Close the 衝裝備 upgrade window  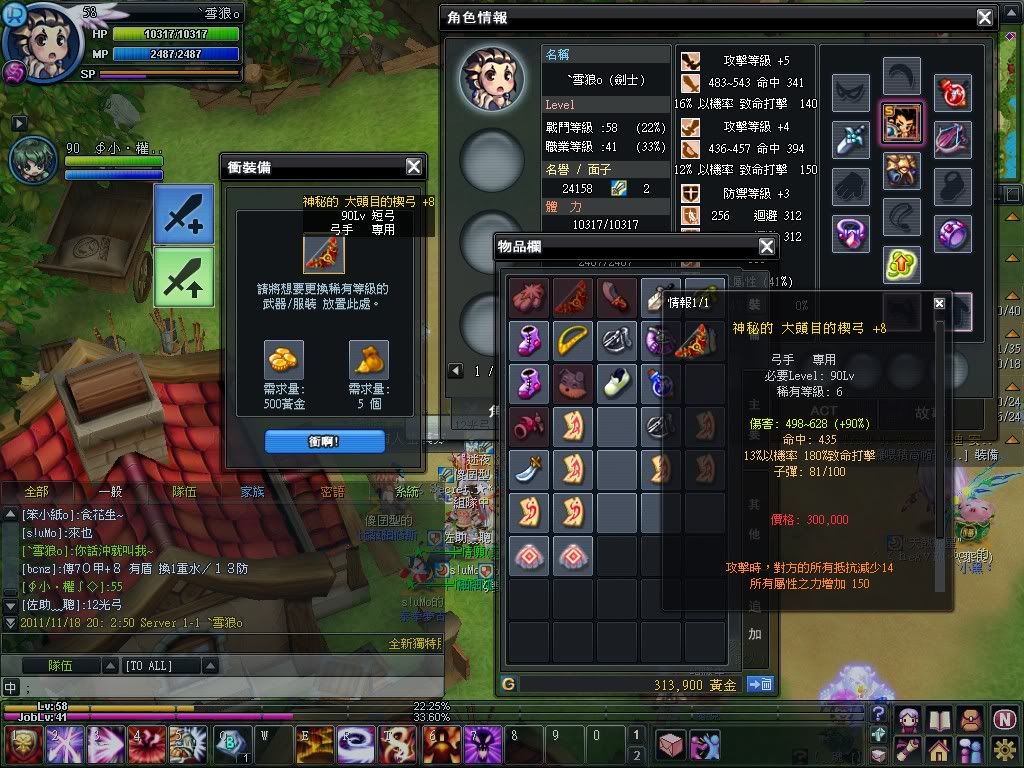pos(414,167)
